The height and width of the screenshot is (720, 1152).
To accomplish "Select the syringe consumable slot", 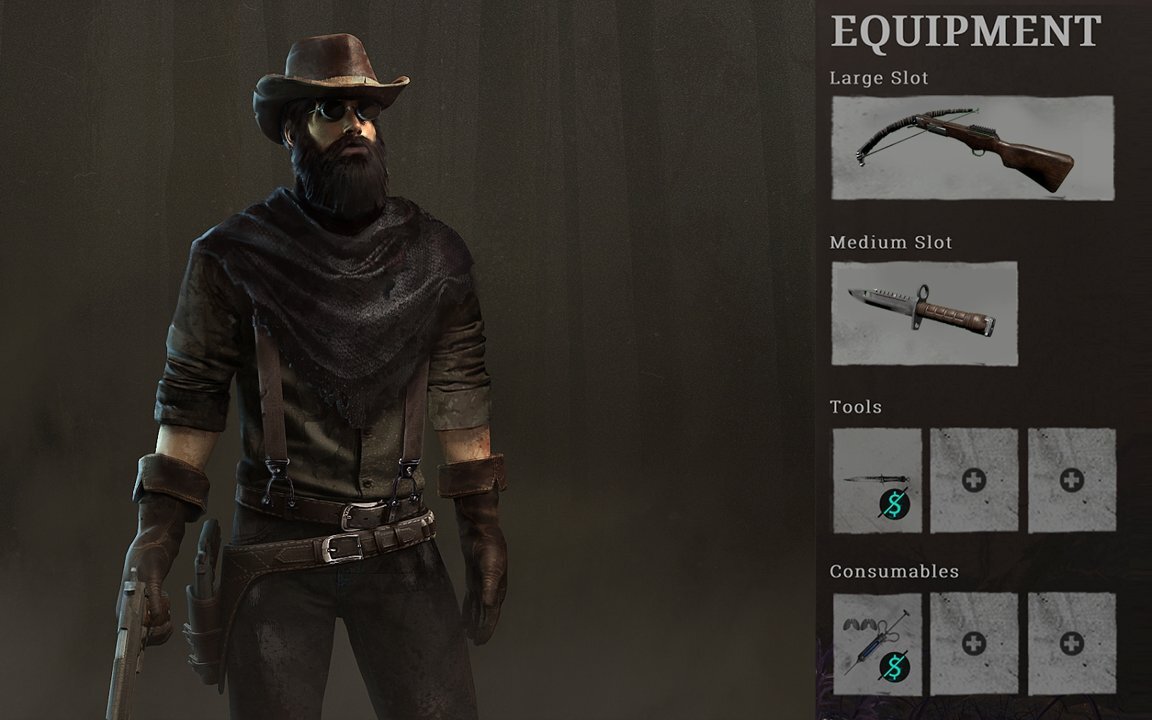I will 877,643.
